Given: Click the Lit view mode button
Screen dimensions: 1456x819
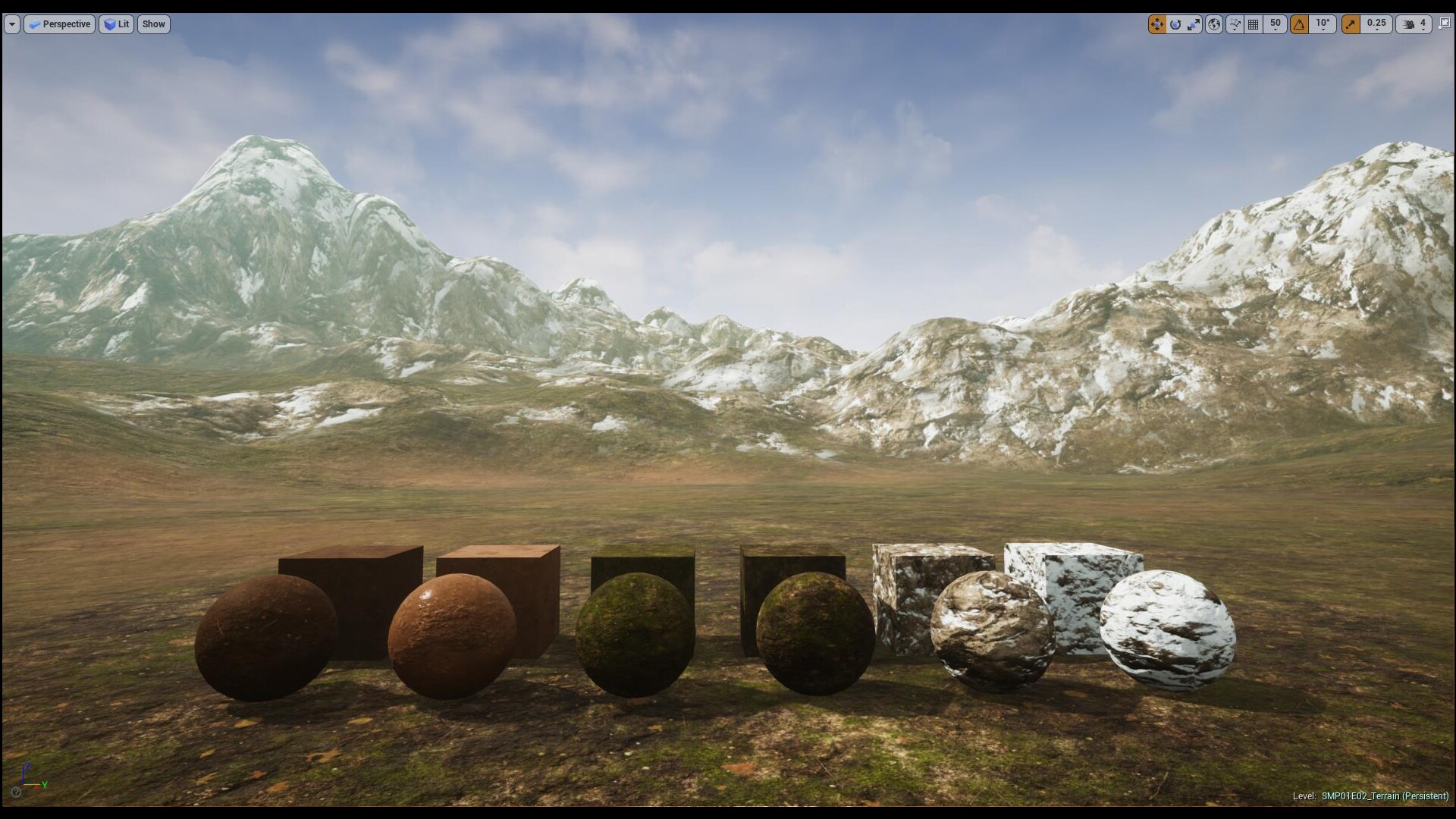Looking at the screenshot, I should pos(116,24).
